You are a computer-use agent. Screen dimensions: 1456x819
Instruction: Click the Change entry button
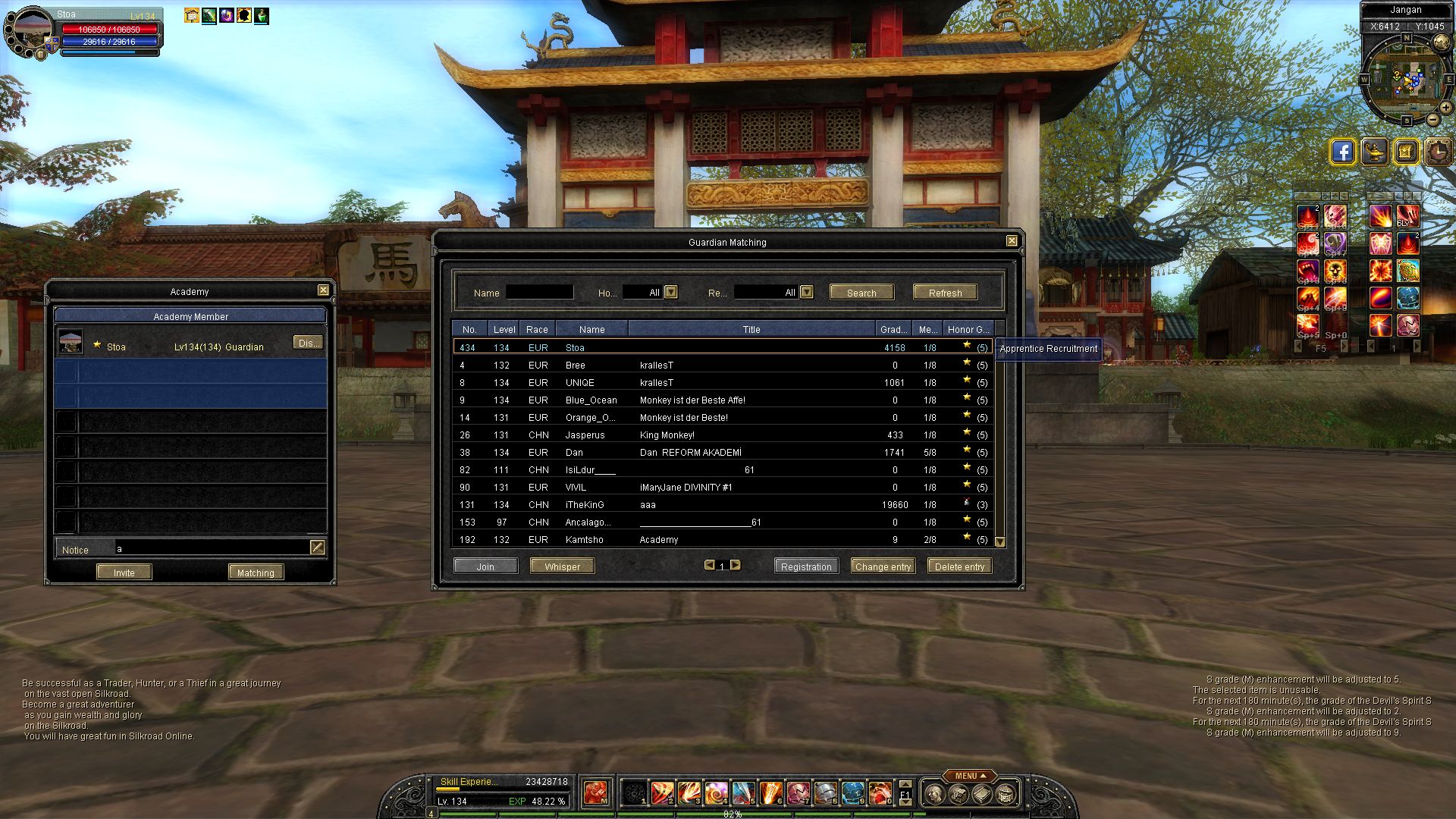click(883, 566)
